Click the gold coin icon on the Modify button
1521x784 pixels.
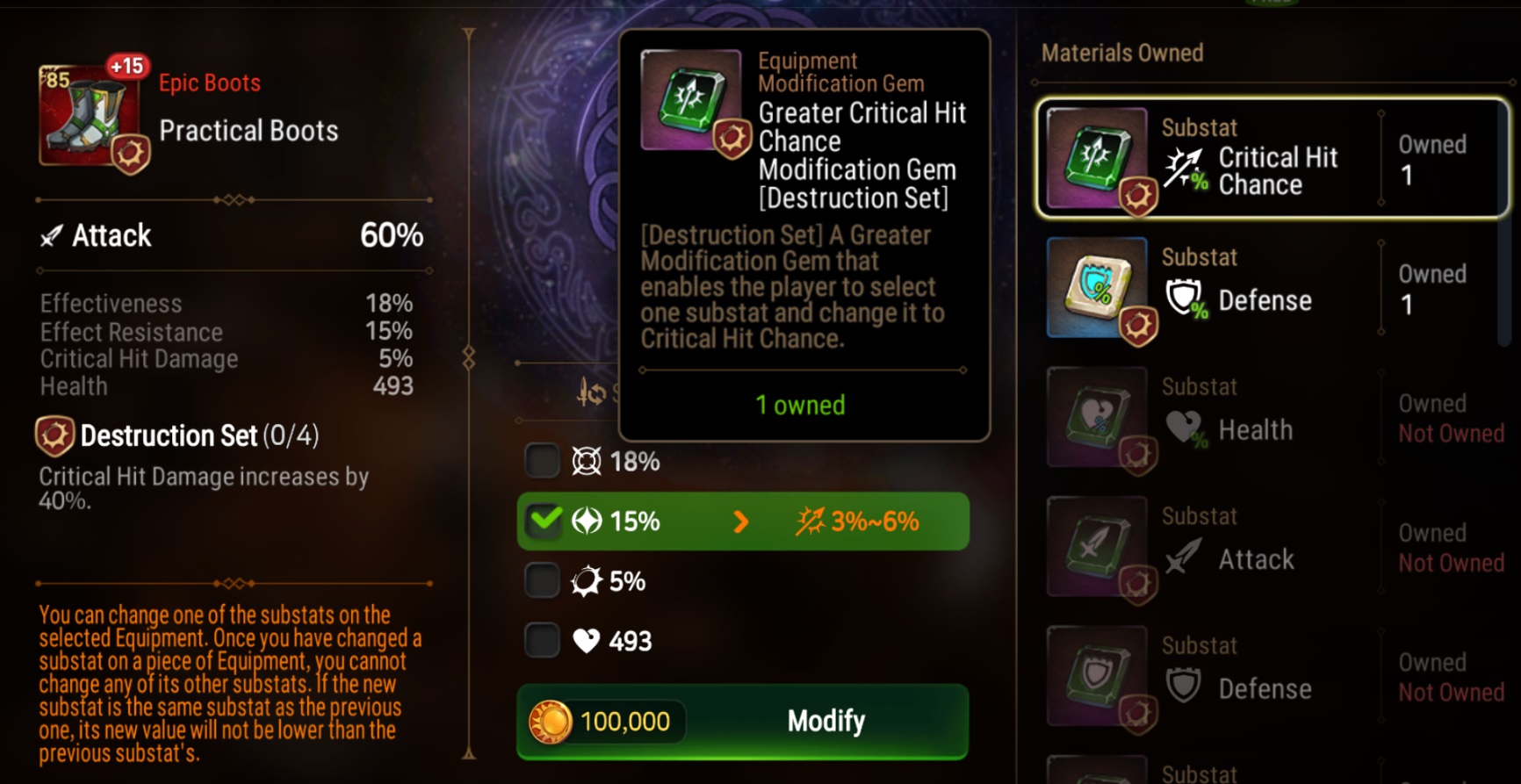(556, 721)
